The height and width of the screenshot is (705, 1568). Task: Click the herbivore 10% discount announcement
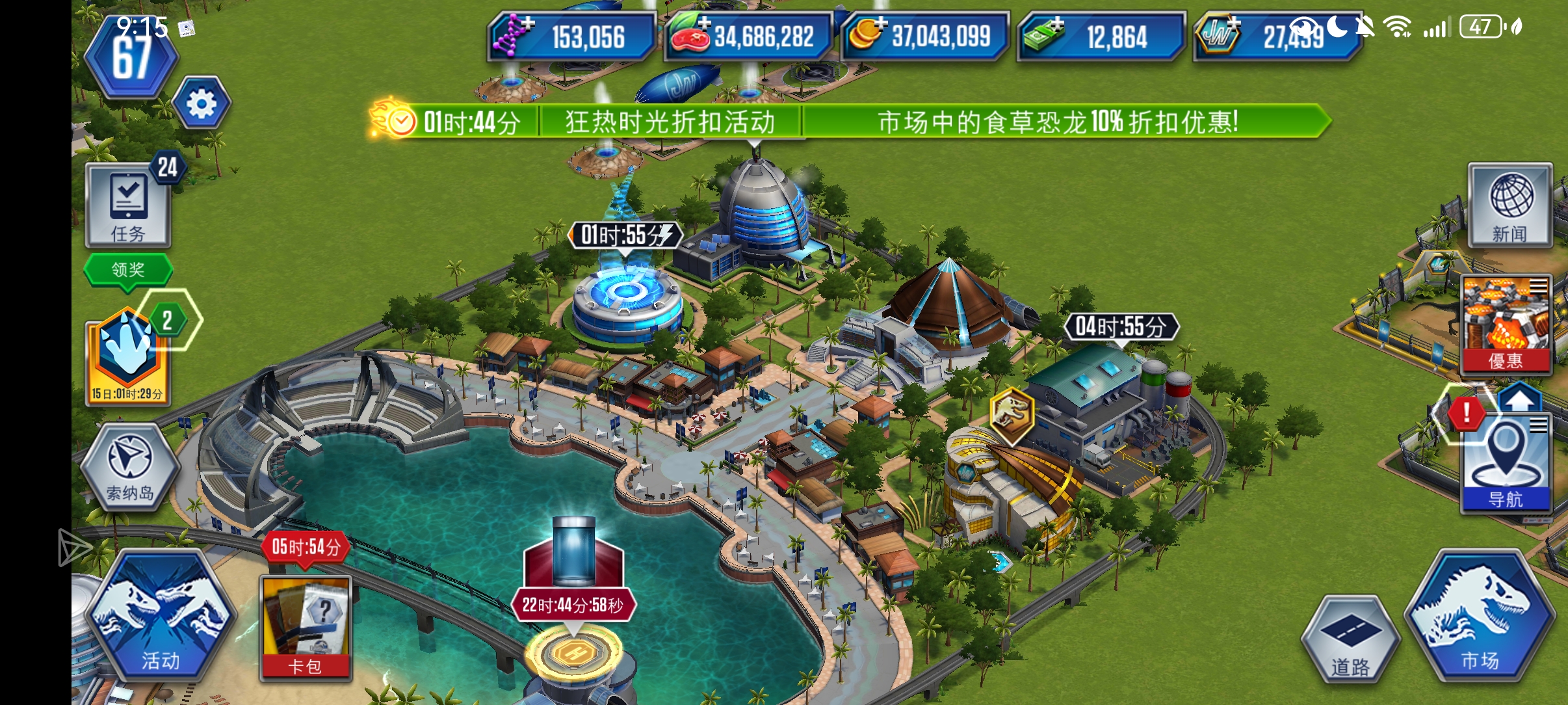(1060, 122)
